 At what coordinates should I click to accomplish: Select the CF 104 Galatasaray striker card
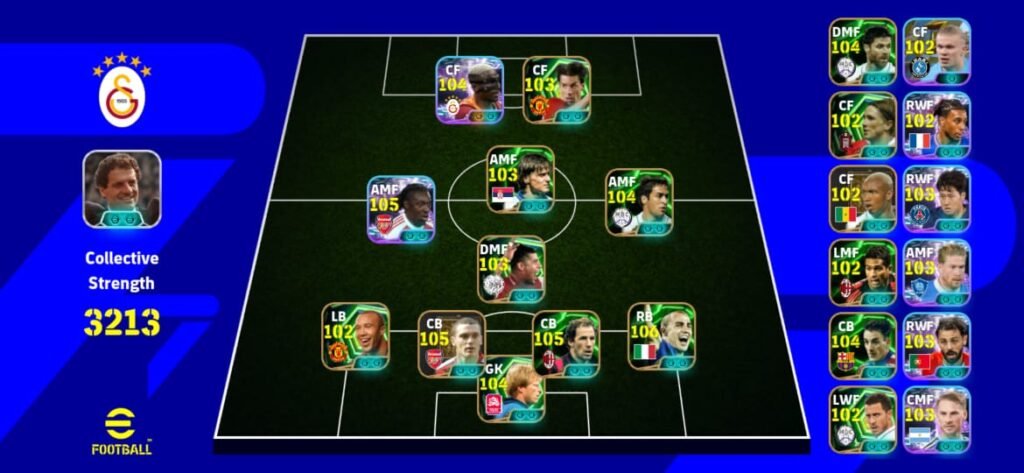click(469, 89)
